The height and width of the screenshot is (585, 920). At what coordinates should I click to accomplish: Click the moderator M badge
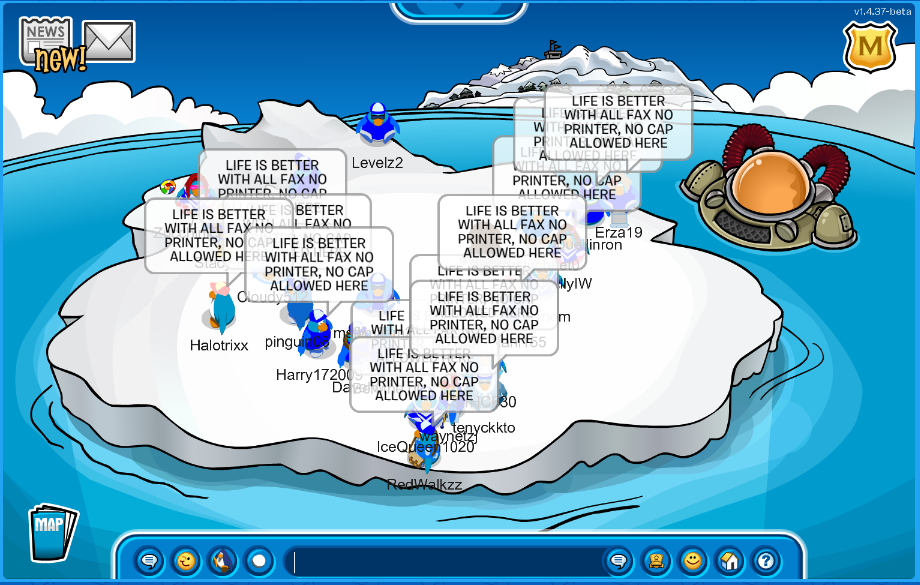pos(869,47)
